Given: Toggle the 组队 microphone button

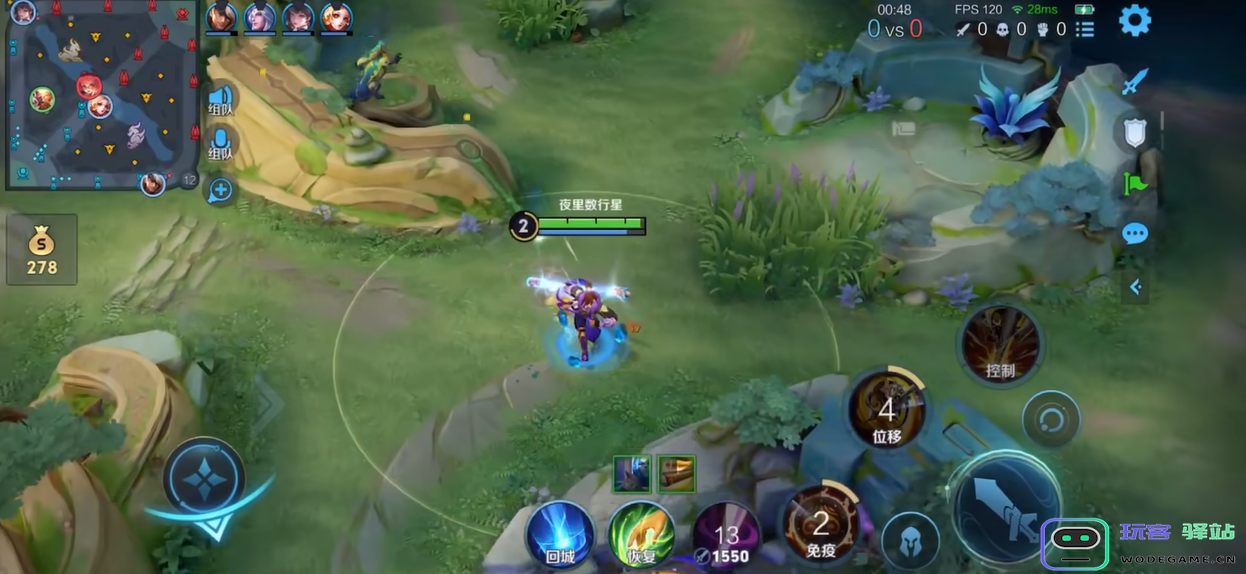Looking at the screenshot, I should point(220,143).
